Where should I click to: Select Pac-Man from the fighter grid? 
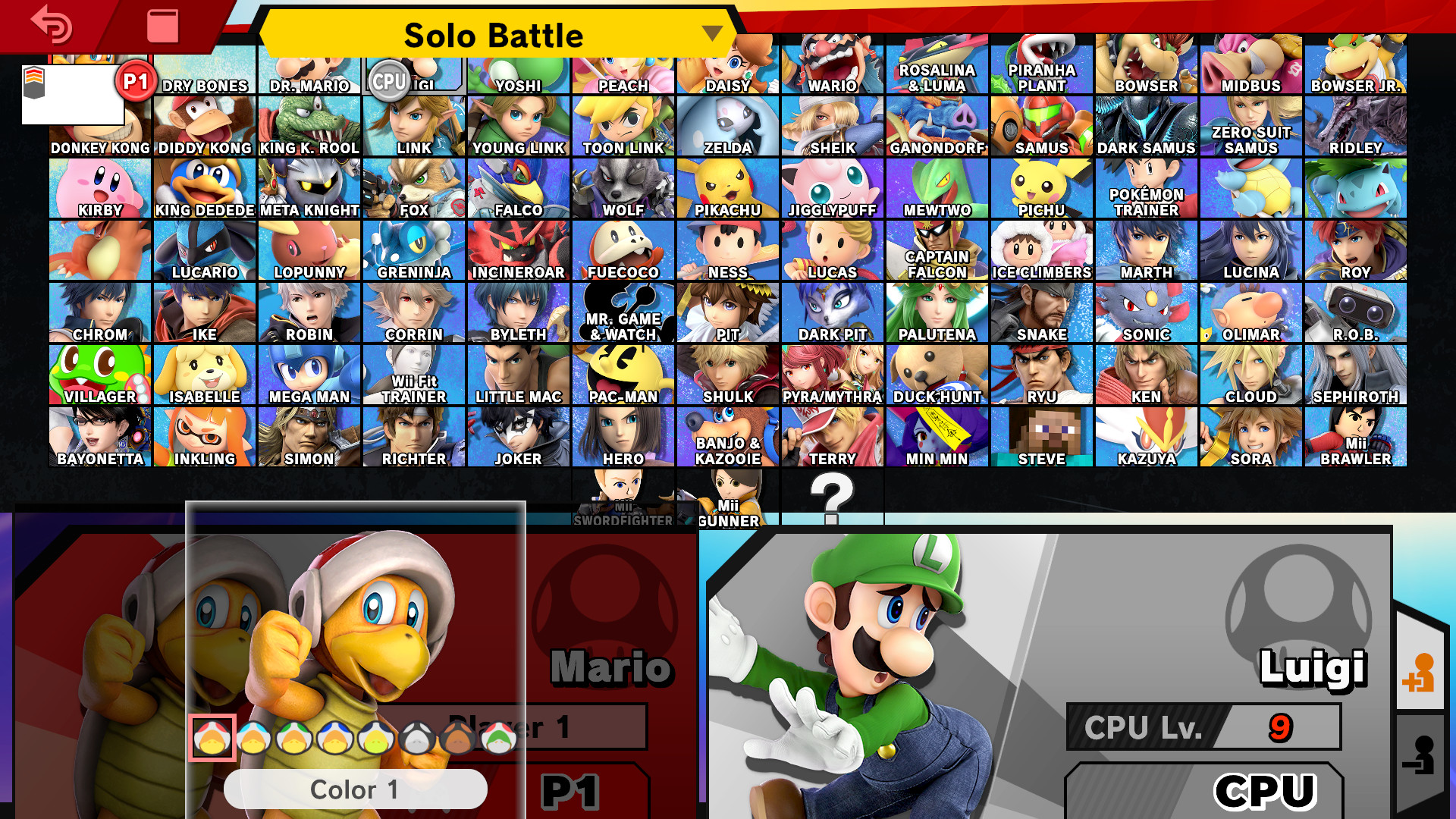622,375
